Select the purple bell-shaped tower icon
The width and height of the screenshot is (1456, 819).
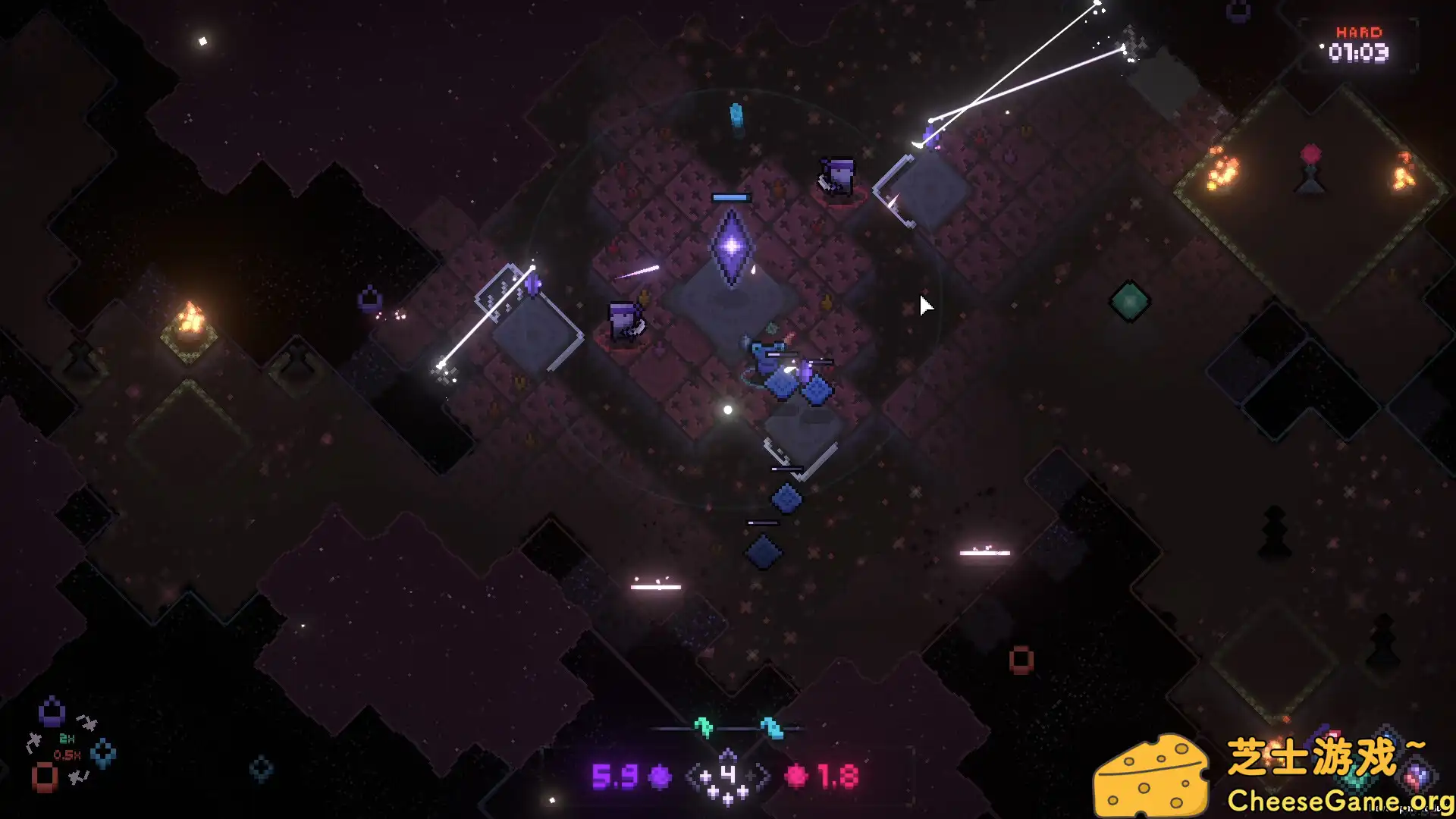pos(52,712)
